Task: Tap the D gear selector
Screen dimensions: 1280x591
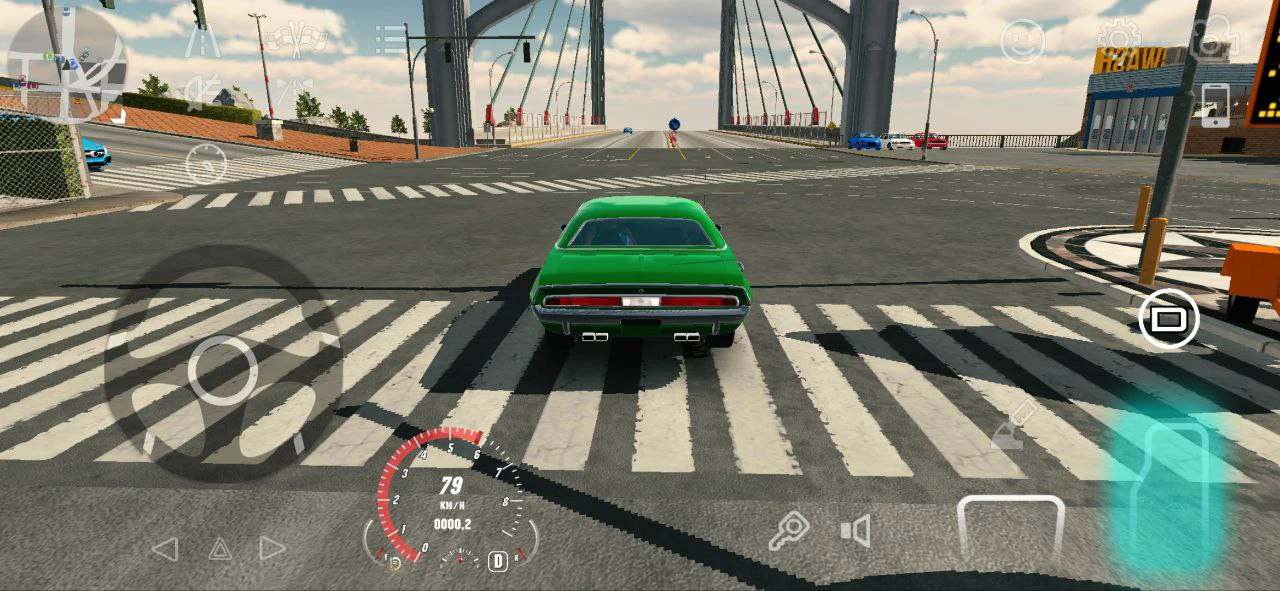Action: point(497,561)
